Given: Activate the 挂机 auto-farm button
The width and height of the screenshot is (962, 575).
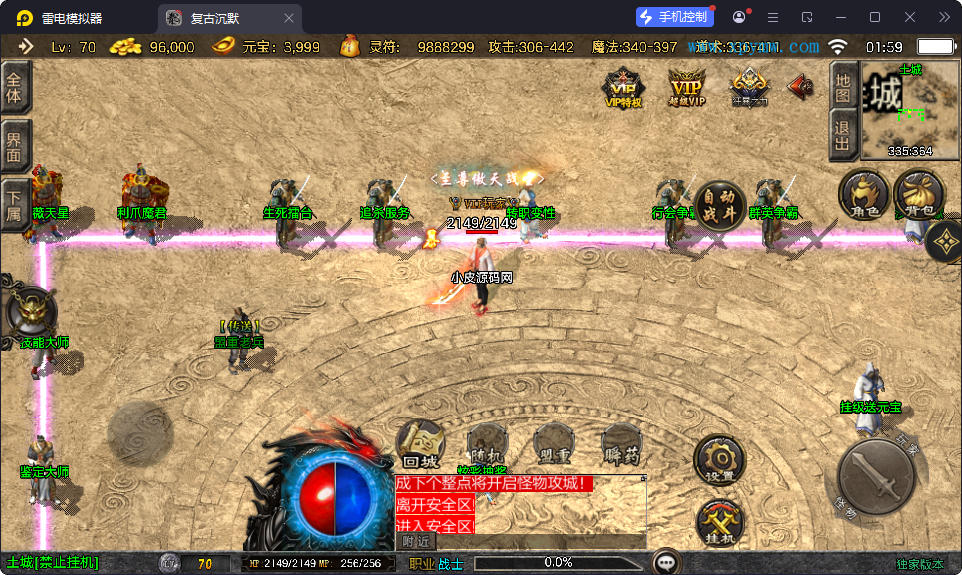Looking at the screenshot, I should click(719, 522).
